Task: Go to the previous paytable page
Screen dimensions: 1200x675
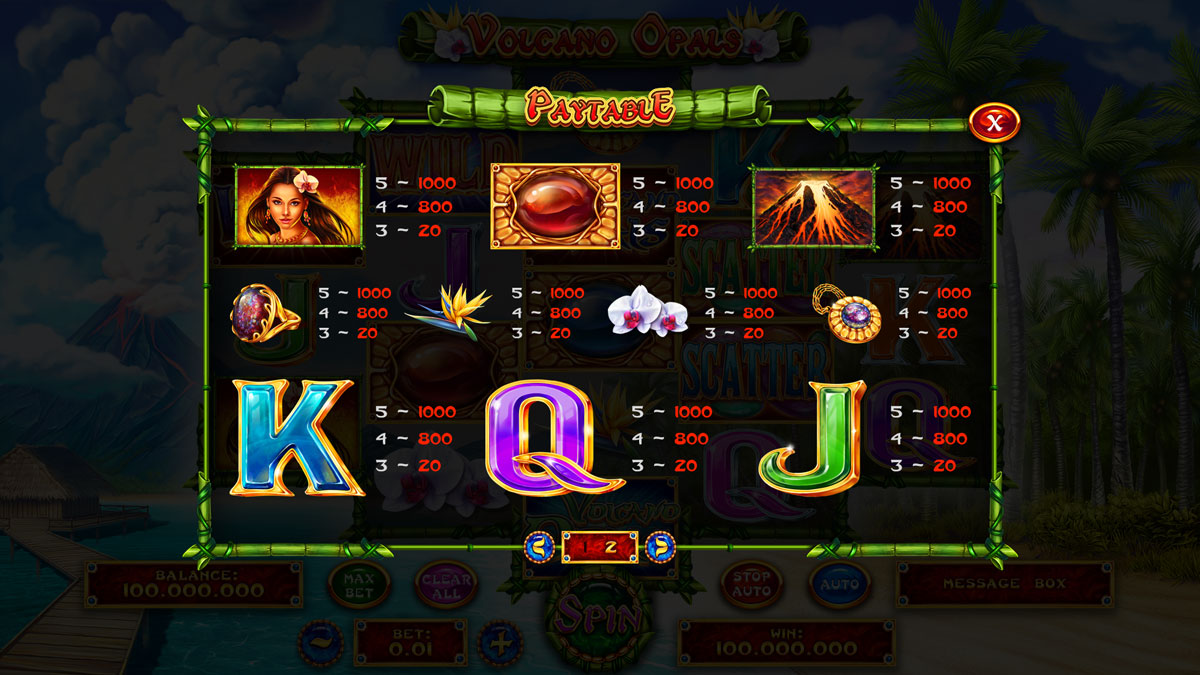Action: click(x=540, y=546)
